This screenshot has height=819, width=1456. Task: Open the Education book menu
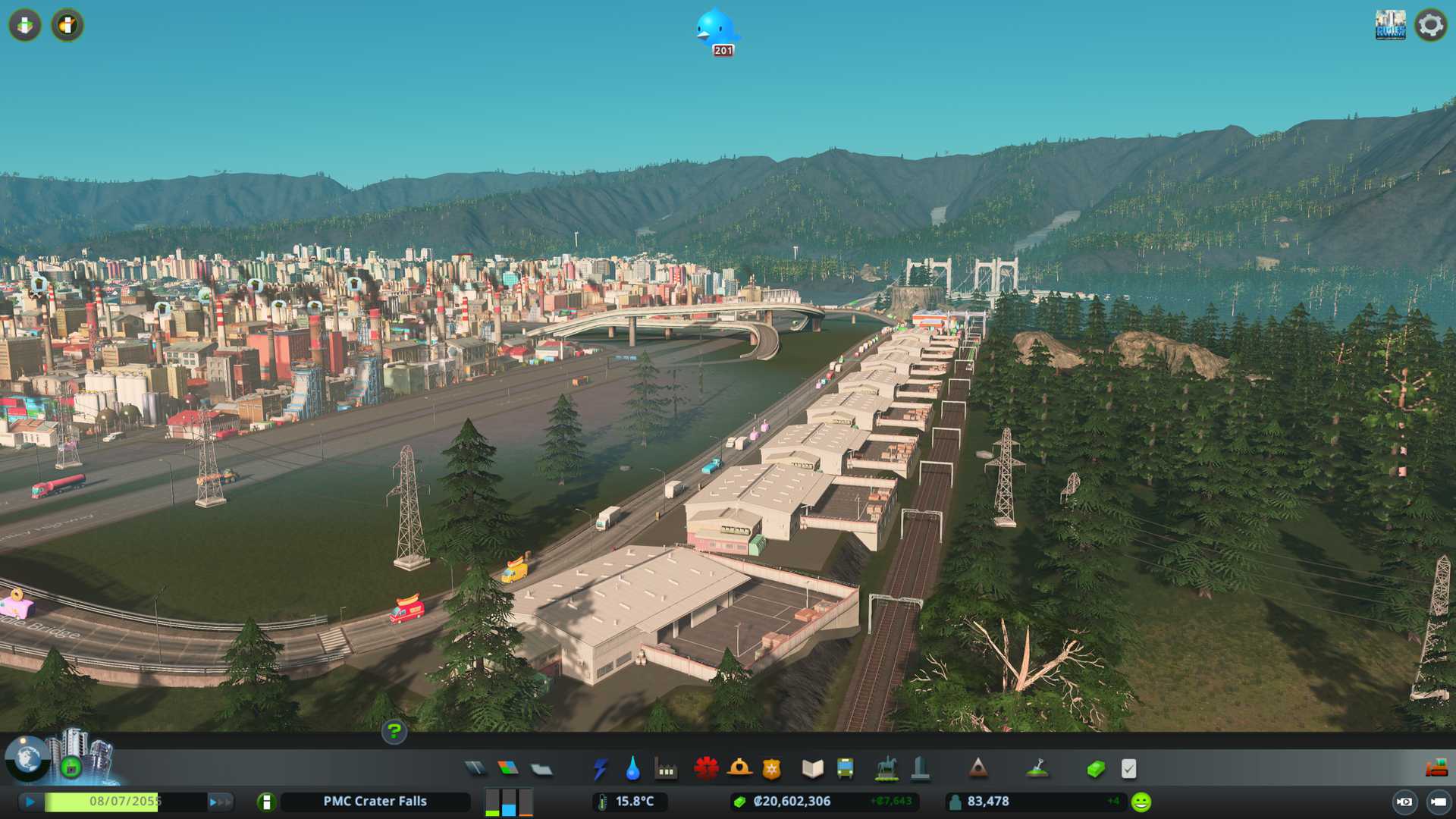[812, 769]
